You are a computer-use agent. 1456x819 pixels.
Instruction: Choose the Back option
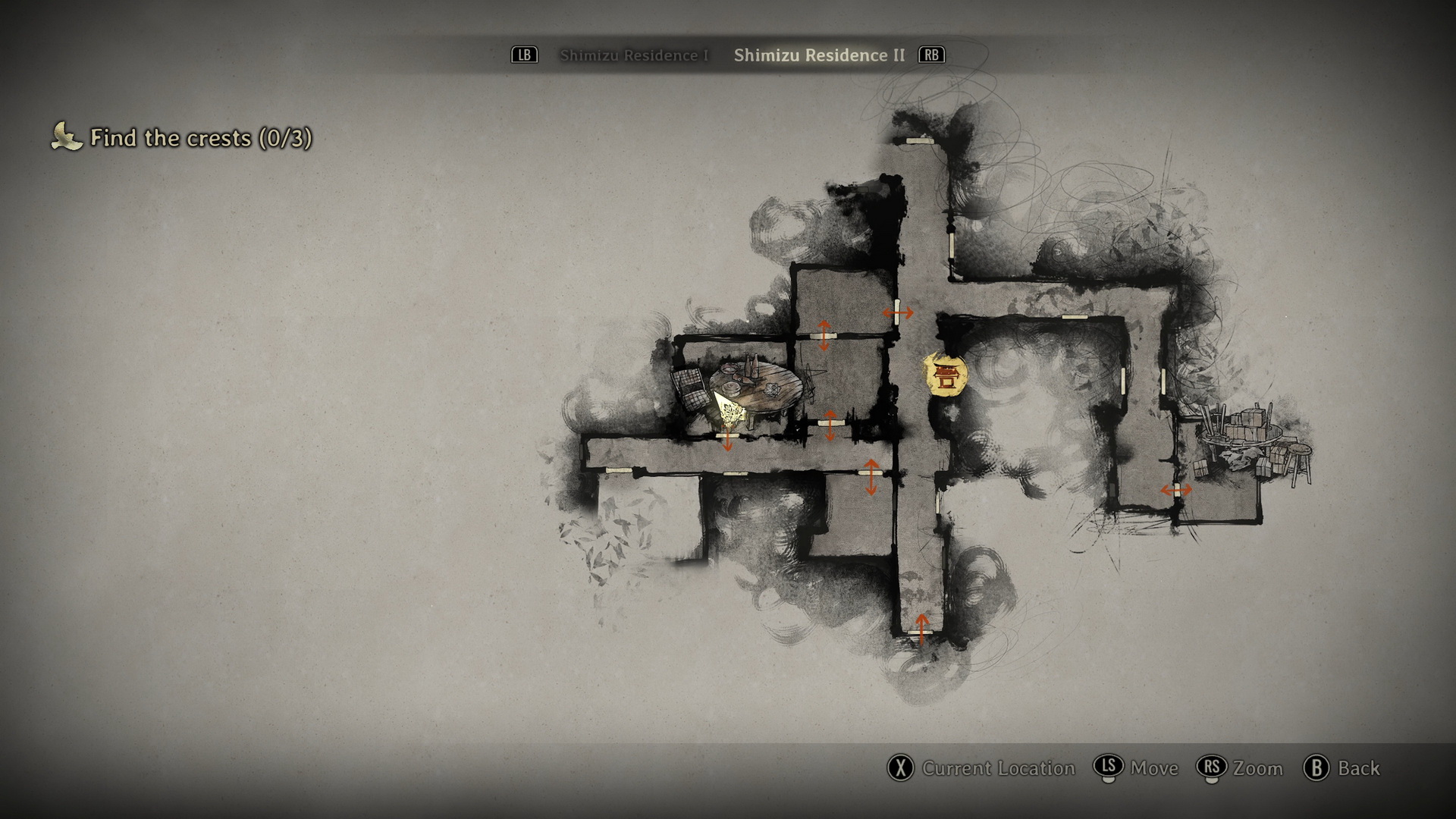point(1341,768)
